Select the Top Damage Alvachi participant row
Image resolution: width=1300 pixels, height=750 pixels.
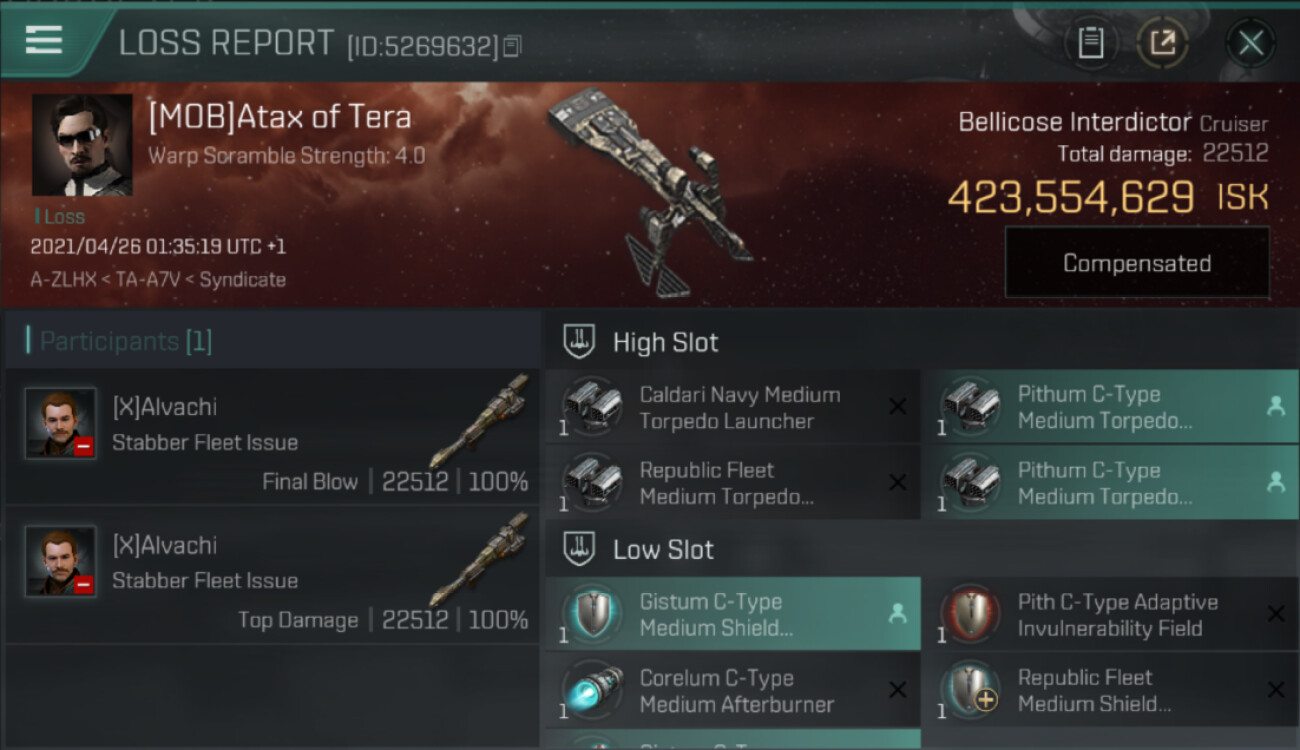(272, 574)
